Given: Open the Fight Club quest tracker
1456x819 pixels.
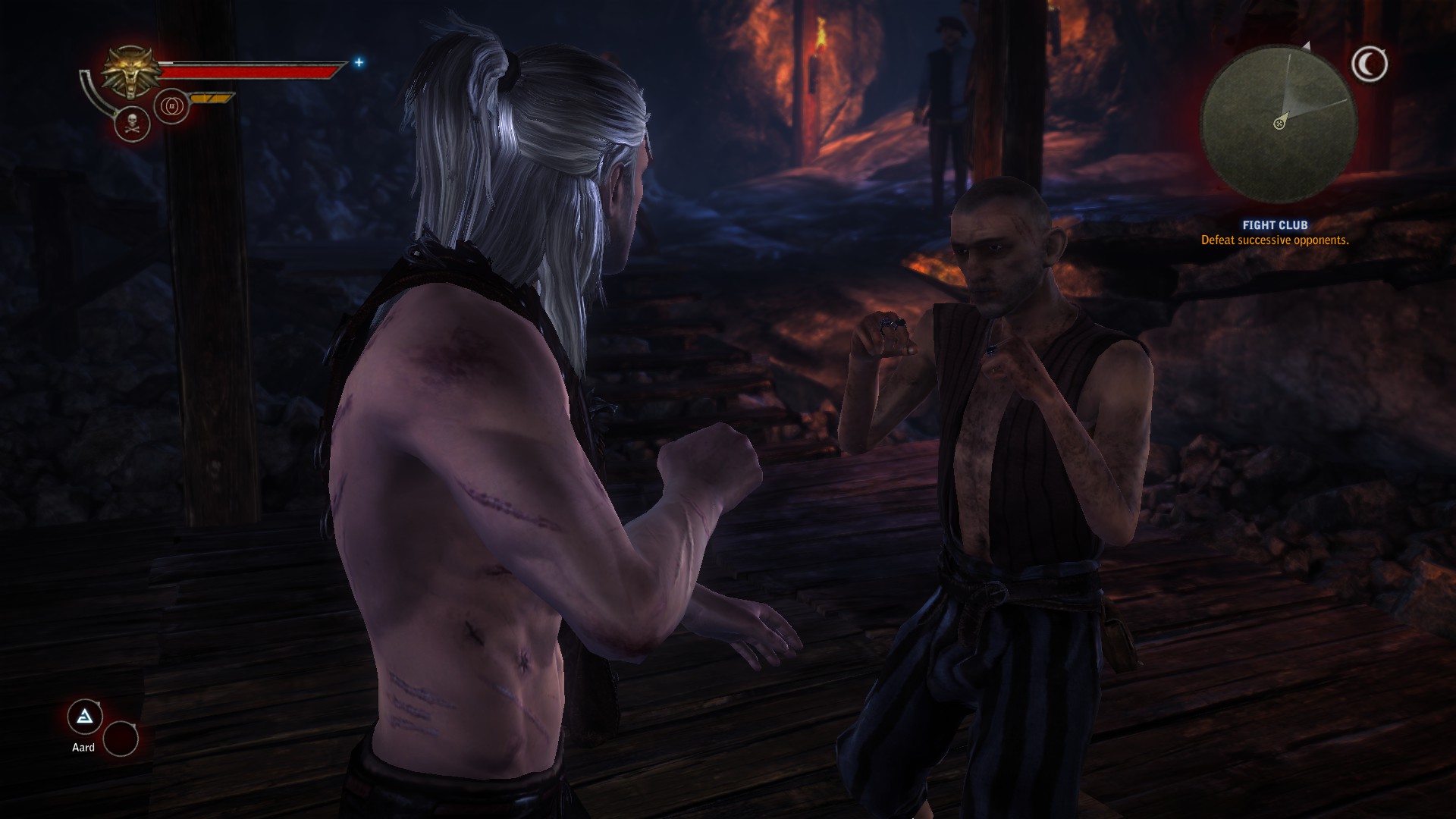Looking at the screenshot, I should [x=1274, y=233].
